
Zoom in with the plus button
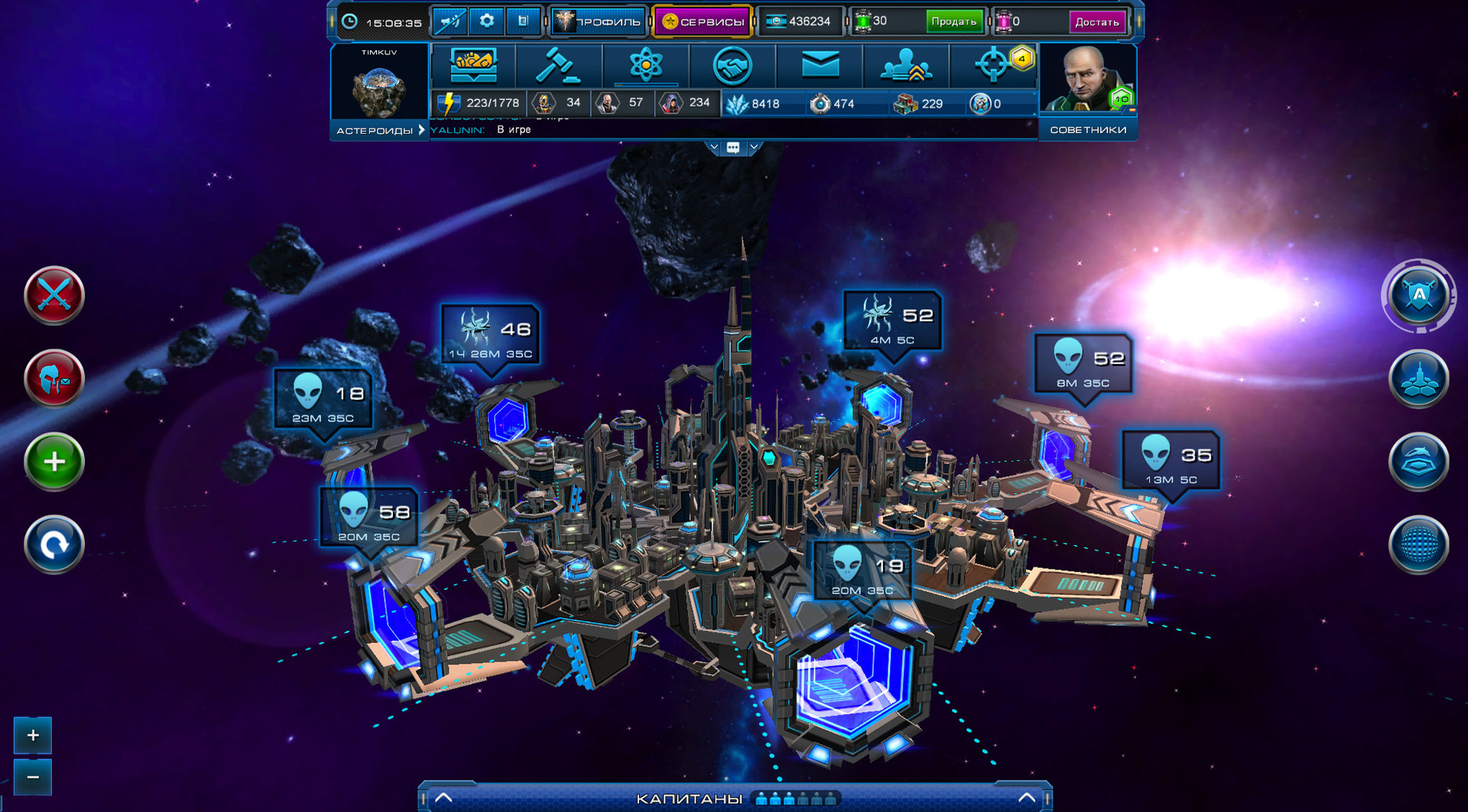(33, 736)
